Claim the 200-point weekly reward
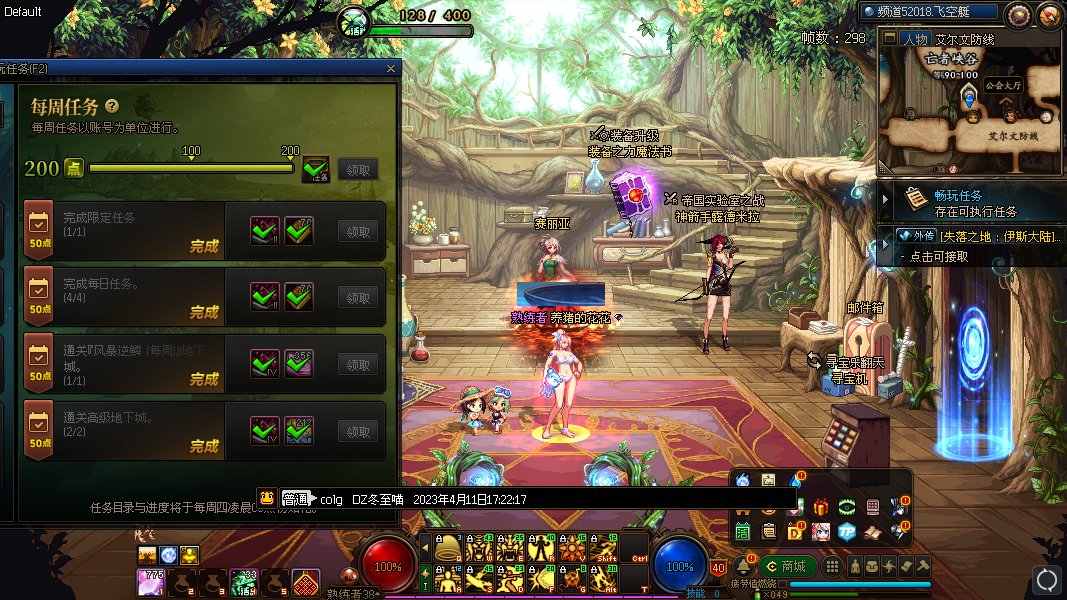 tap(358, 169)
